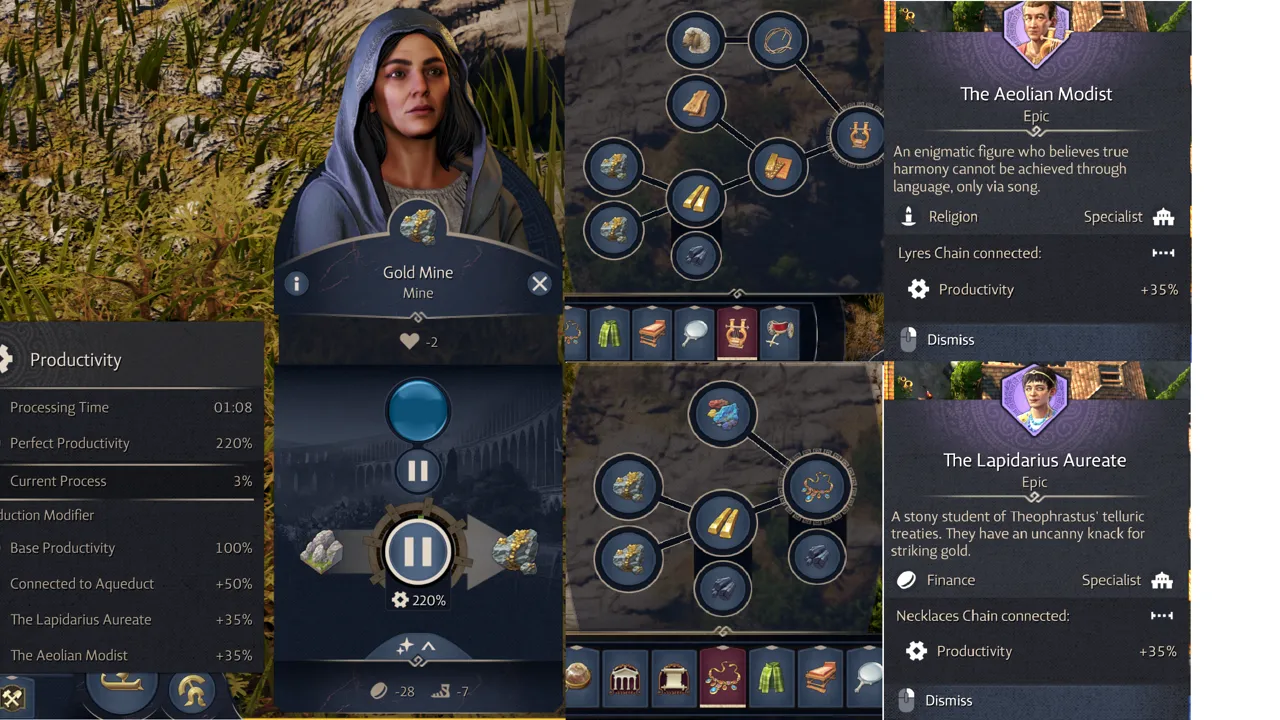Click the coiled string node in chain
Viewport: 1280px width, 720px height.
click(x=777, y=41)
